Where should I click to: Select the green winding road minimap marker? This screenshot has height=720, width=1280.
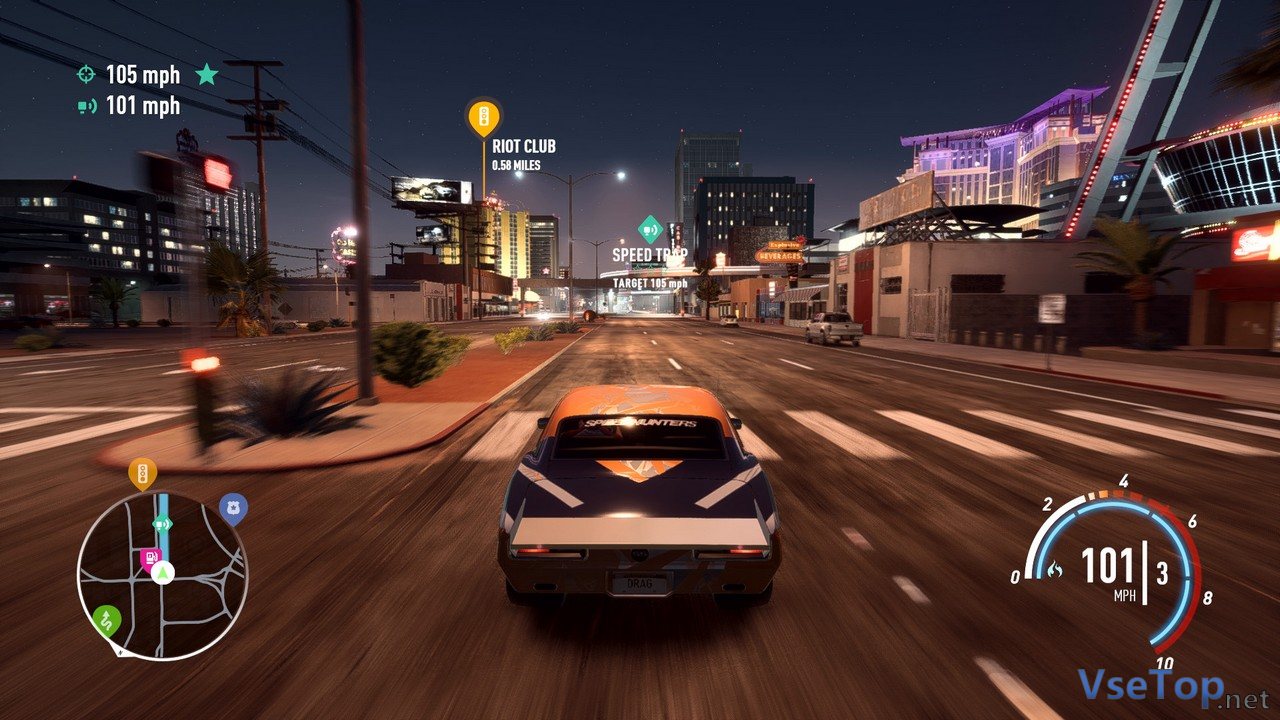click(107, 620)
